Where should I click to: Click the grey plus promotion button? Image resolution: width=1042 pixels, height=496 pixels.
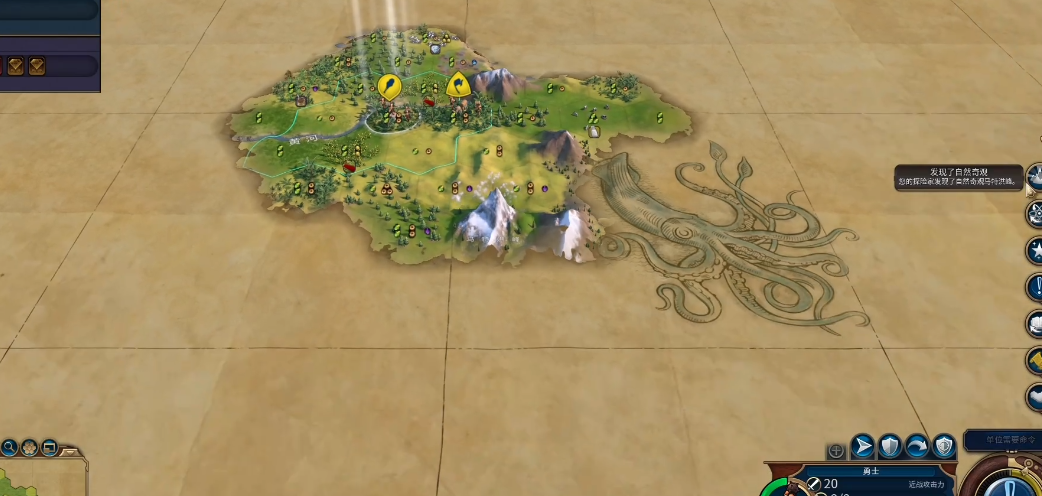click(836, 451)
